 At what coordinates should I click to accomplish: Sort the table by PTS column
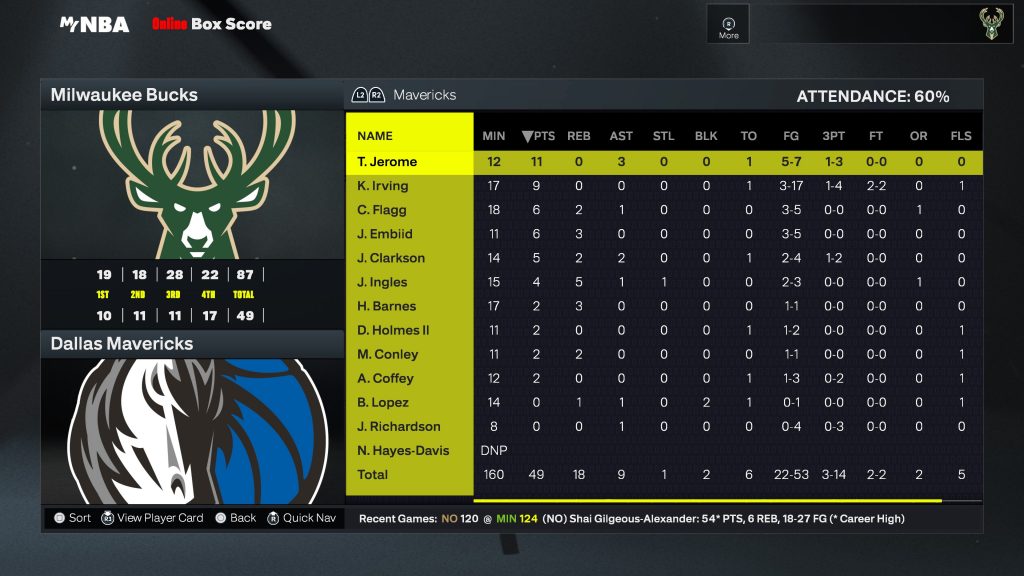pos(537,136)
